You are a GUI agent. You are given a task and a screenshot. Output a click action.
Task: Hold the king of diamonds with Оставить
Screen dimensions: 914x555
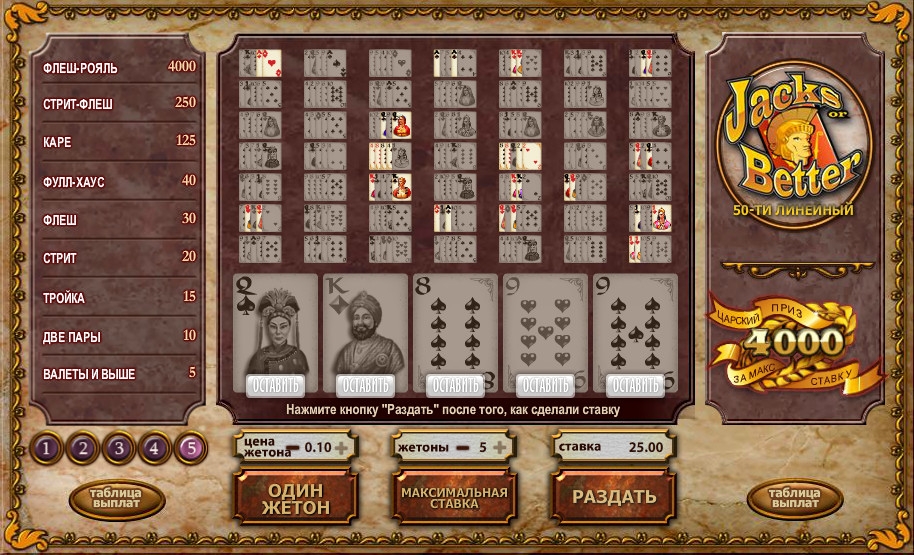coord(365,385)
